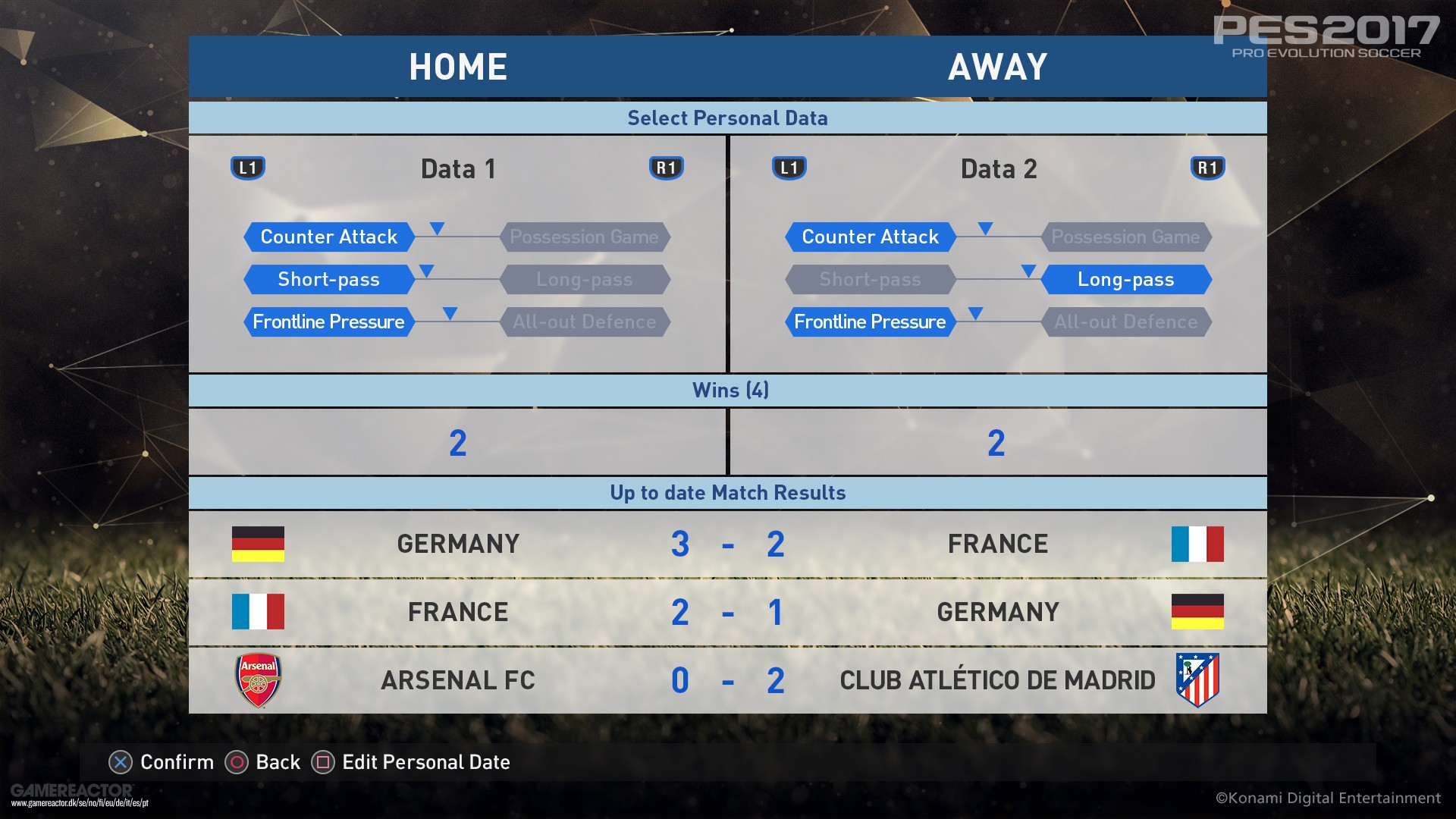
Task: Click the Counter Attack indicator arrow for Data 1
Action: click(436, 227)
